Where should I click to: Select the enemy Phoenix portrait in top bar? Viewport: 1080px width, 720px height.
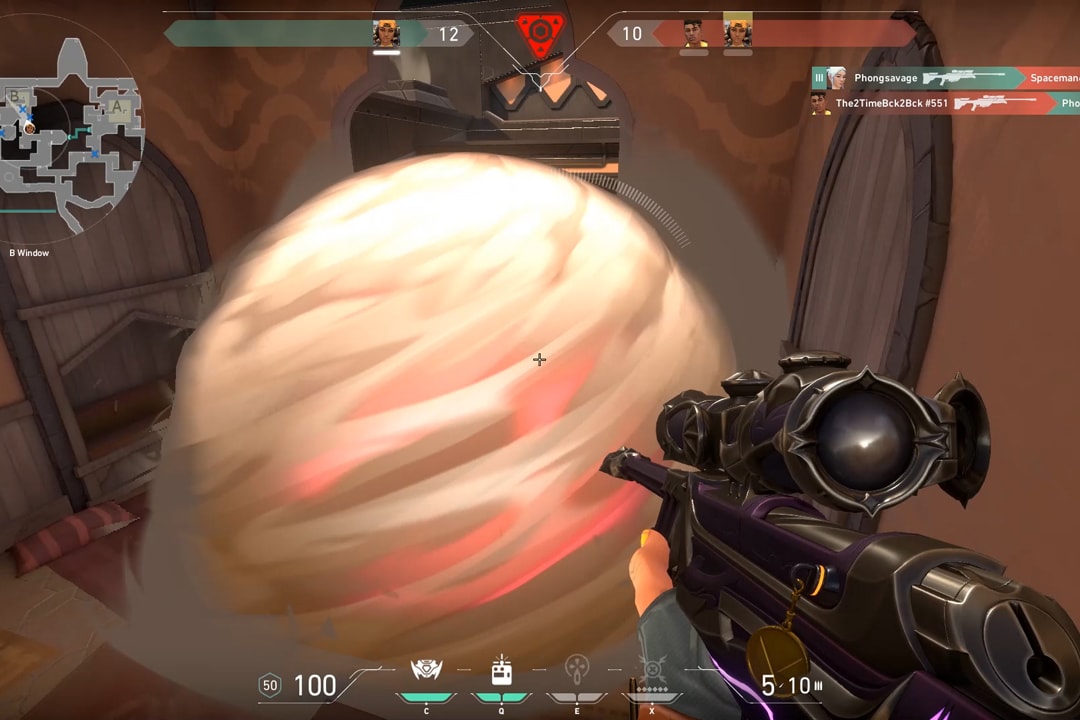(x=694, y=33)
